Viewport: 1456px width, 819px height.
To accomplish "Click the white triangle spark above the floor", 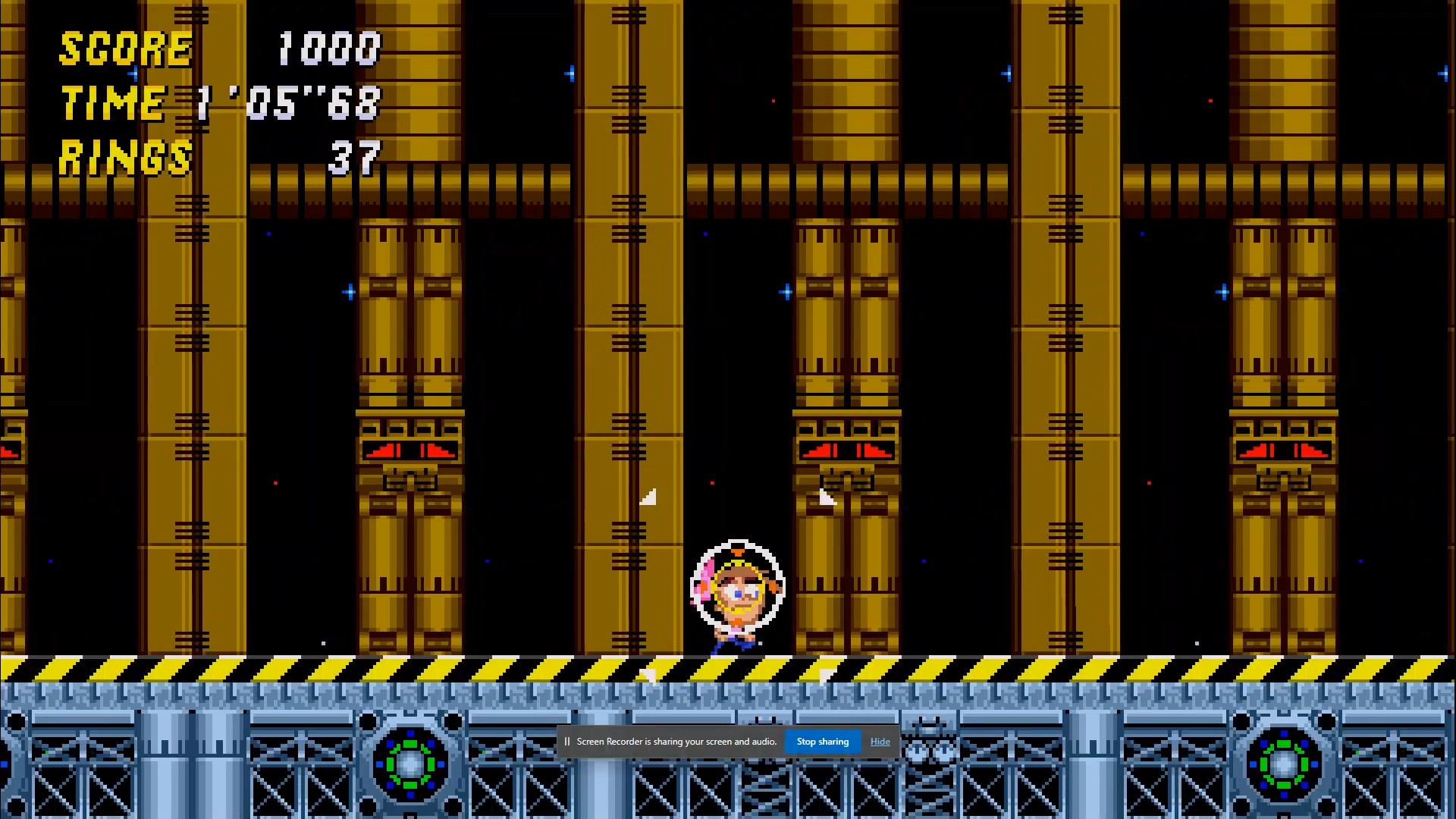I will point(650,497).
